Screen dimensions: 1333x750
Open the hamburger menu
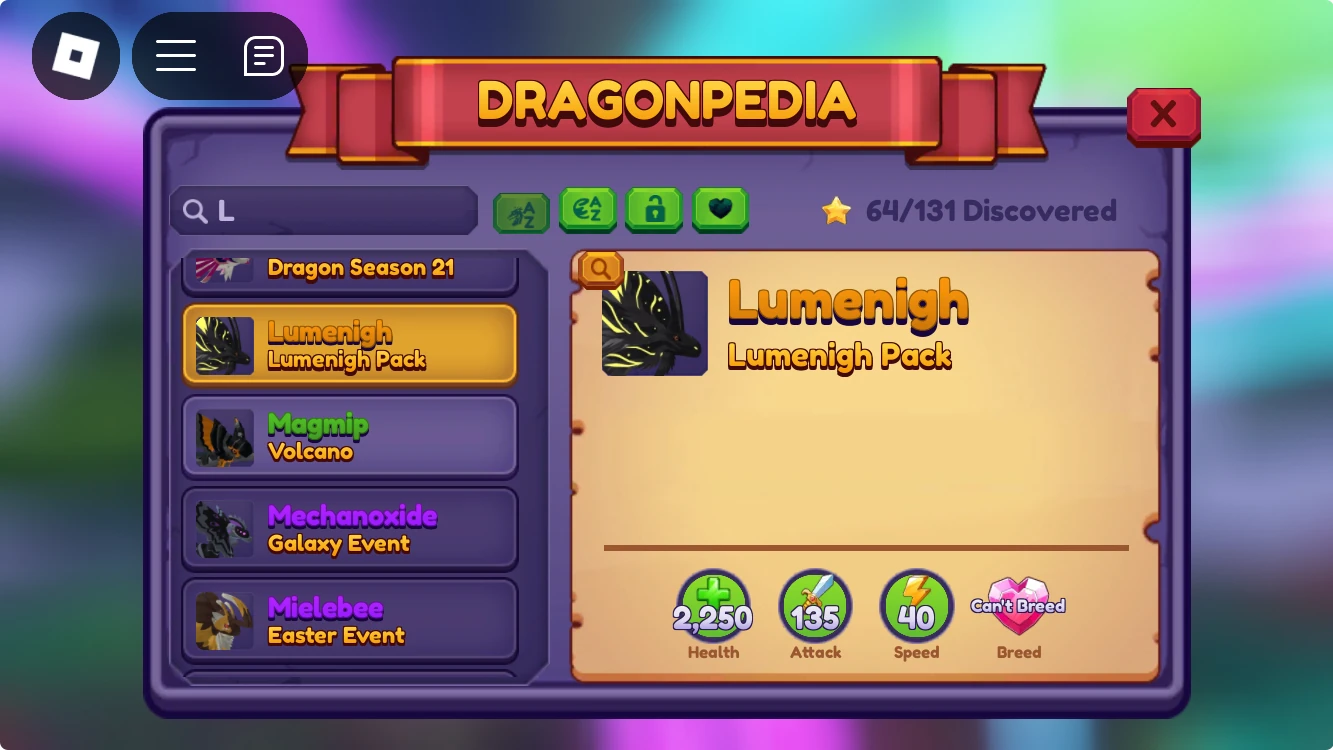(x=176, y=55)
